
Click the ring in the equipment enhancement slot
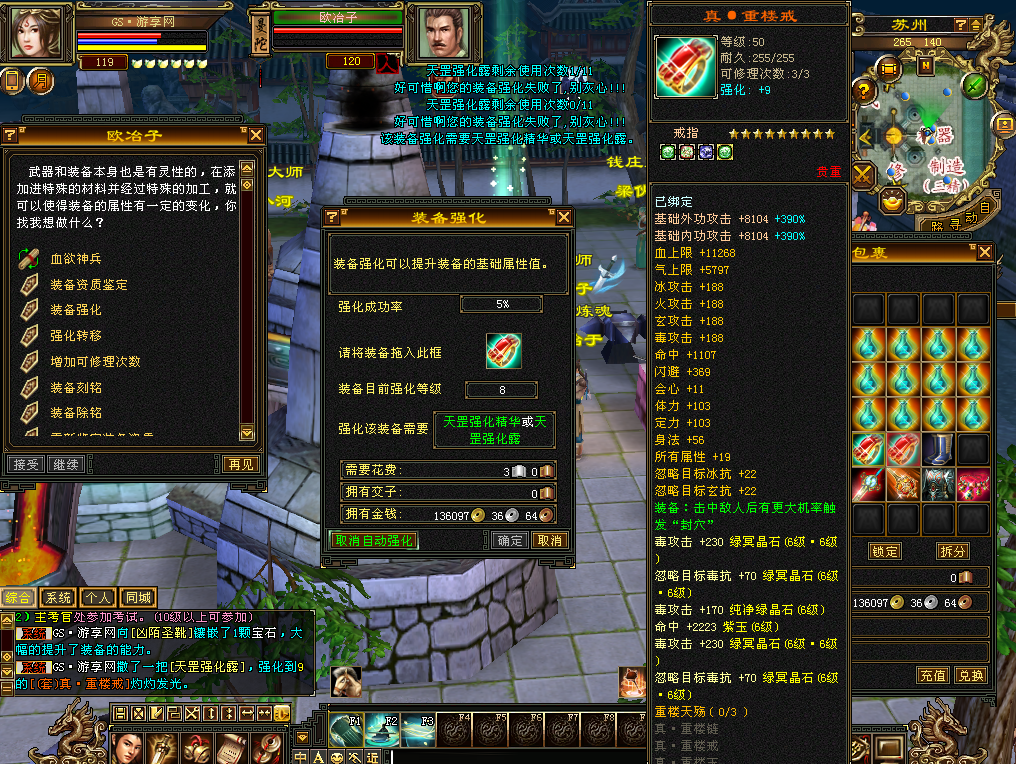504,351
